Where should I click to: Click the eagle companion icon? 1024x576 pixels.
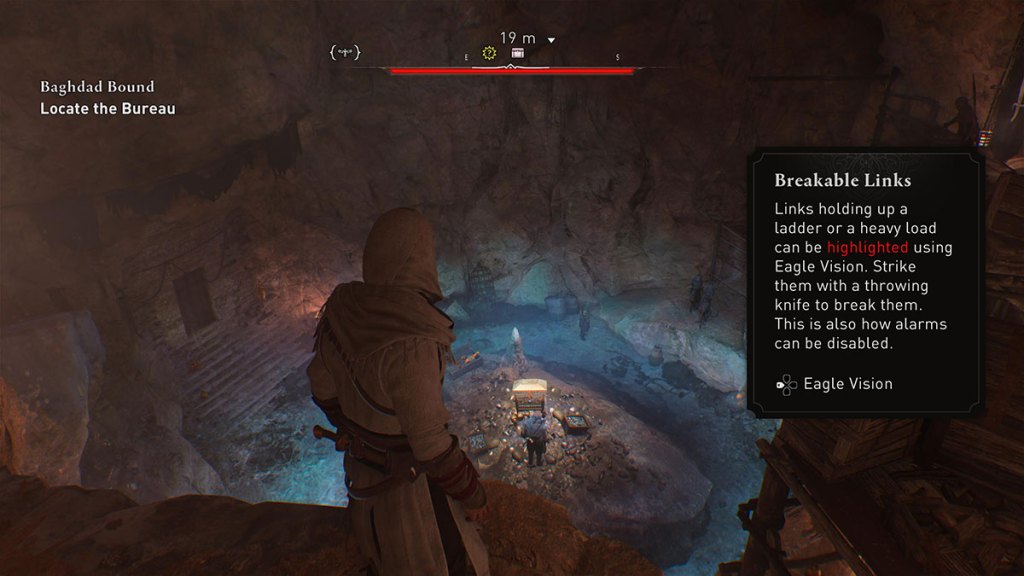345,52
